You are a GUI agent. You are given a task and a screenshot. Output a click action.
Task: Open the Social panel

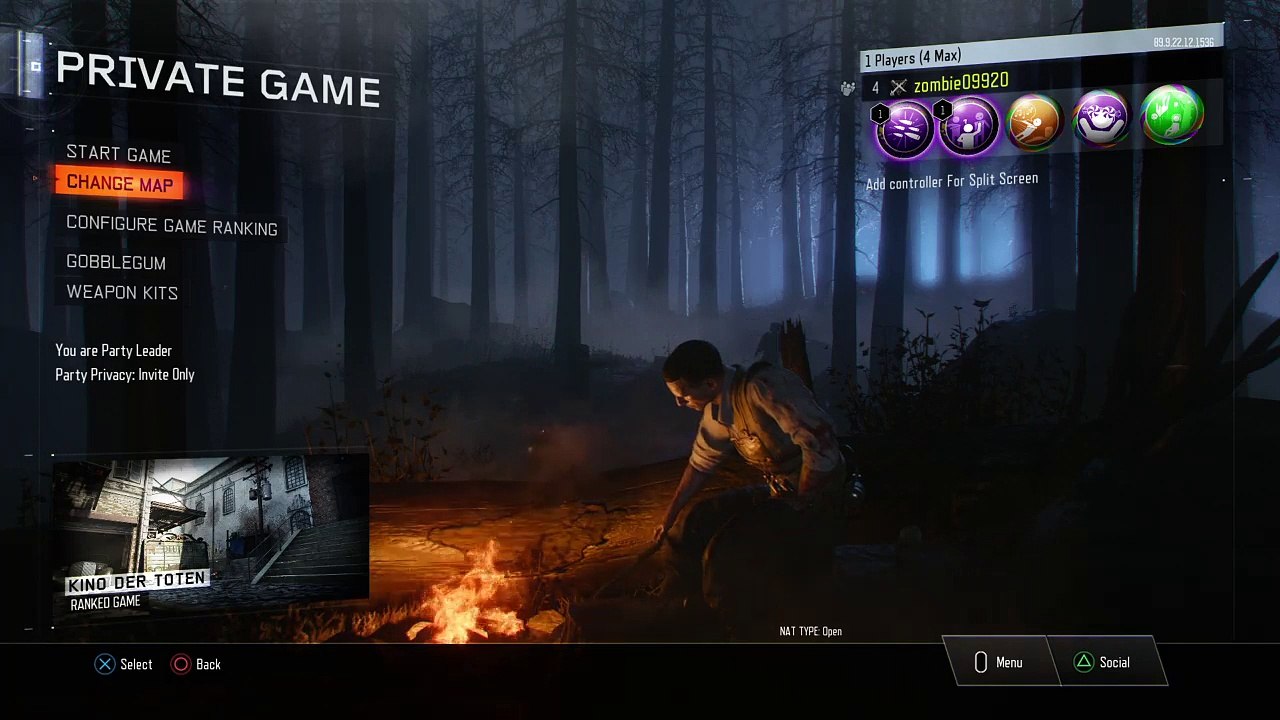[x=1102, y=662]
